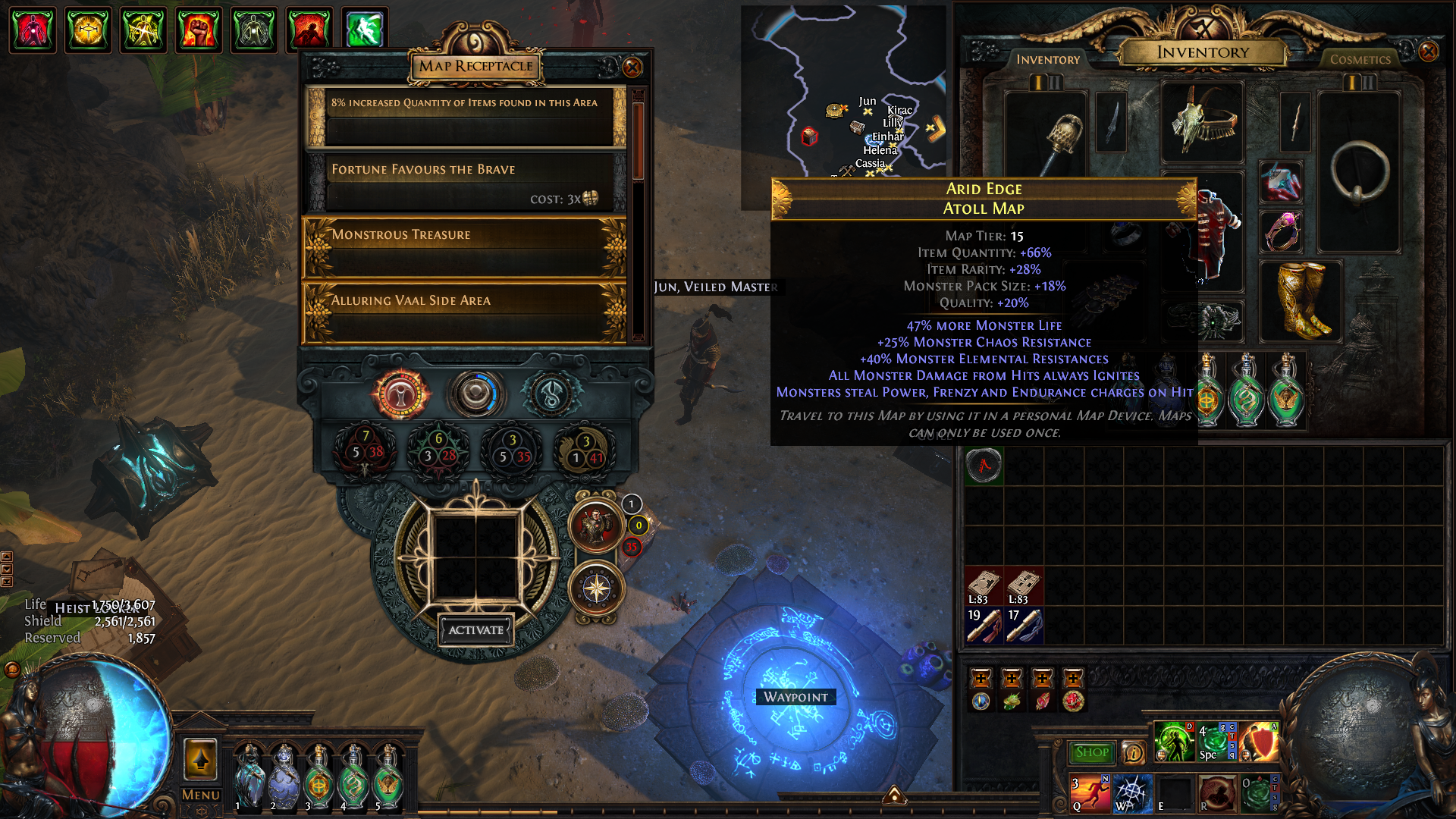Click the Jun master portrait button

[596, 526]
